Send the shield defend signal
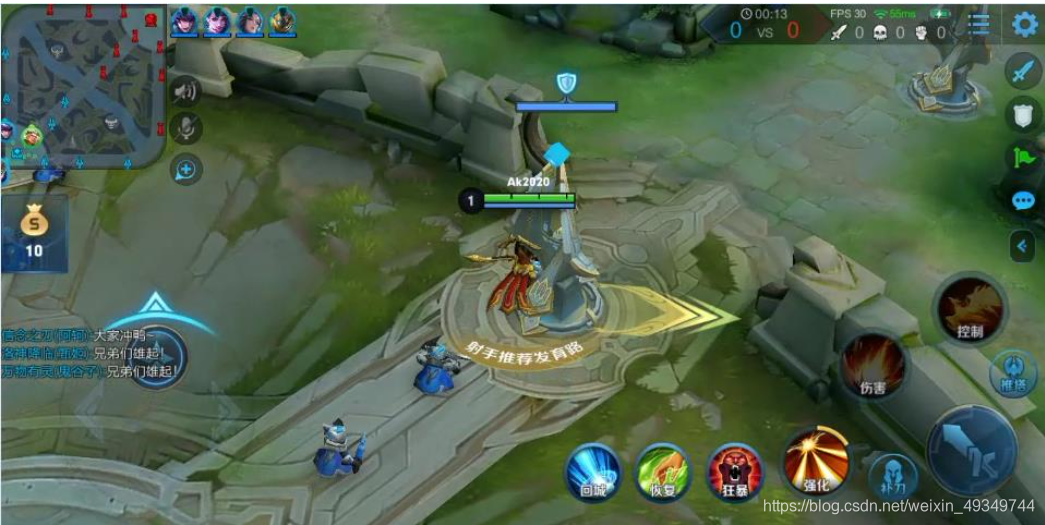 pos(1022,116)
